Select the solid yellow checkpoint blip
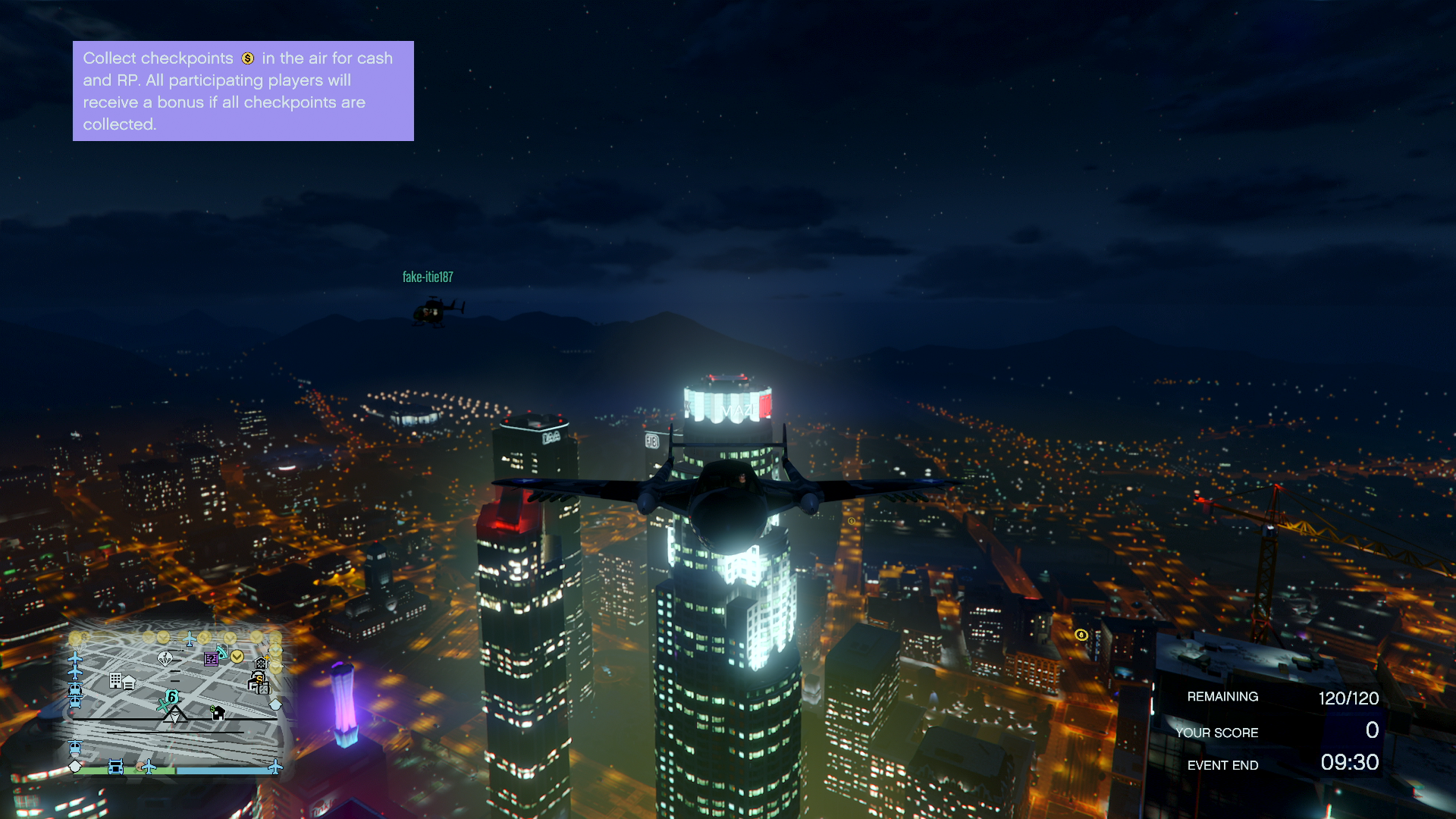The height and width of the screenshot is (819, 1456). point(237,657)
